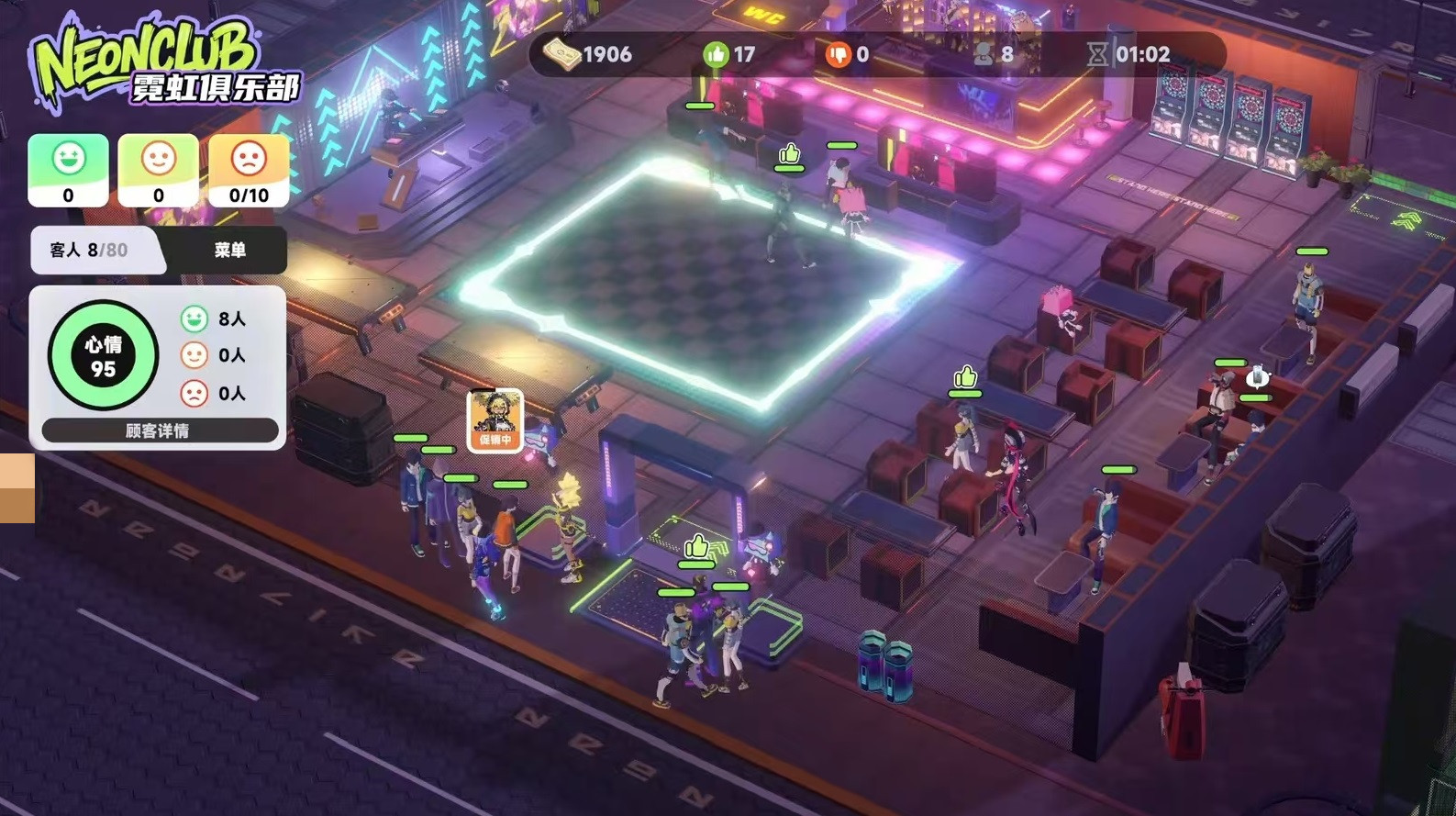Screen dimensions: 1456x816
Task: Click the yellow neutral face counter card
Action: click(158, 170)
